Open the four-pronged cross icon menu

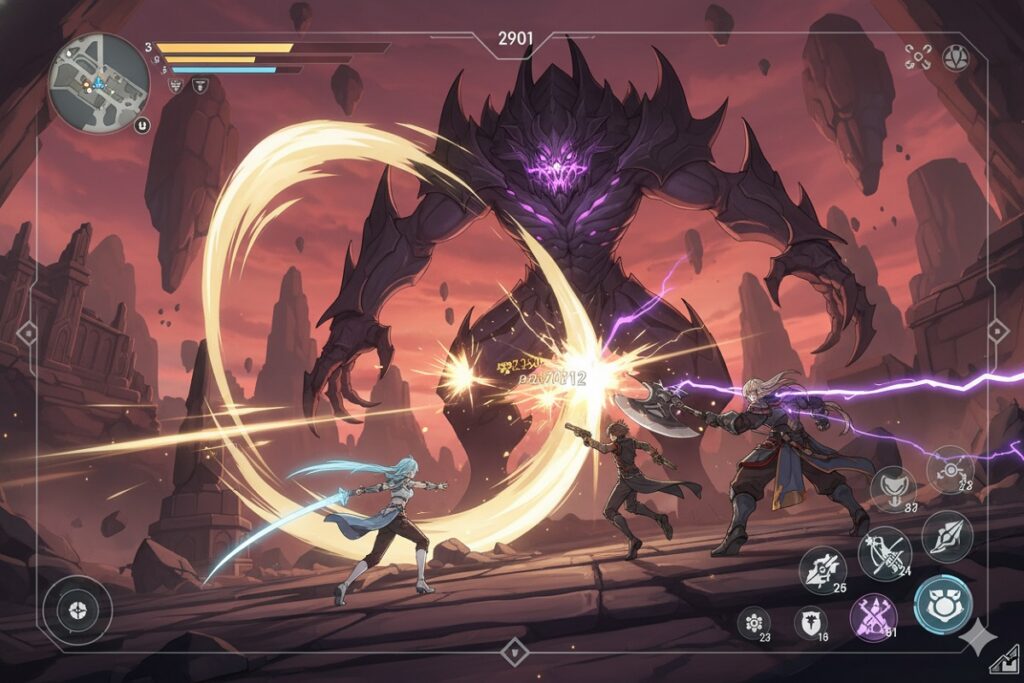(918, 57)
